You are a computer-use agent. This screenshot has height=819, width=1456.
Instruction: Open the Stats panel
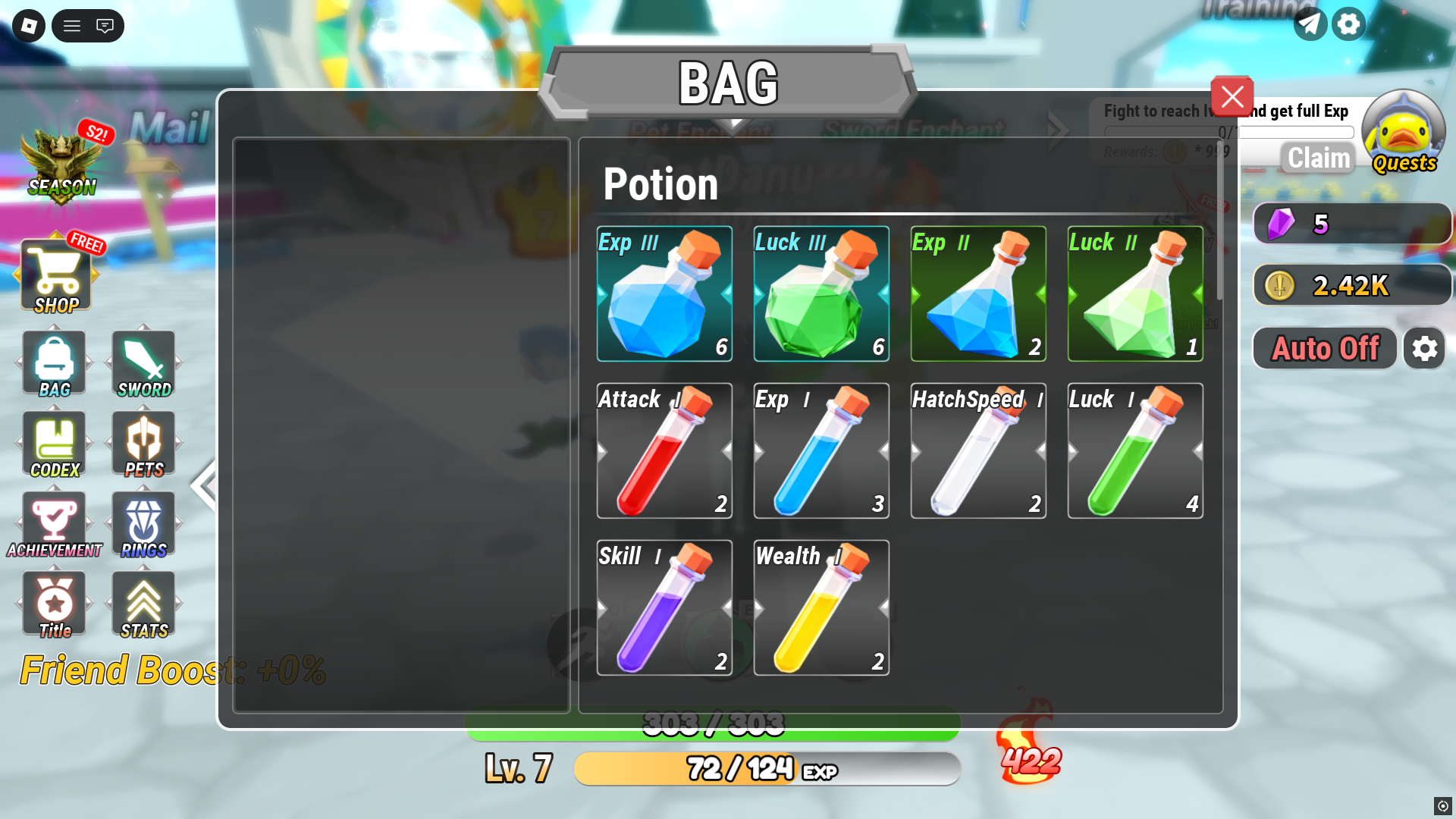point(143,605)
